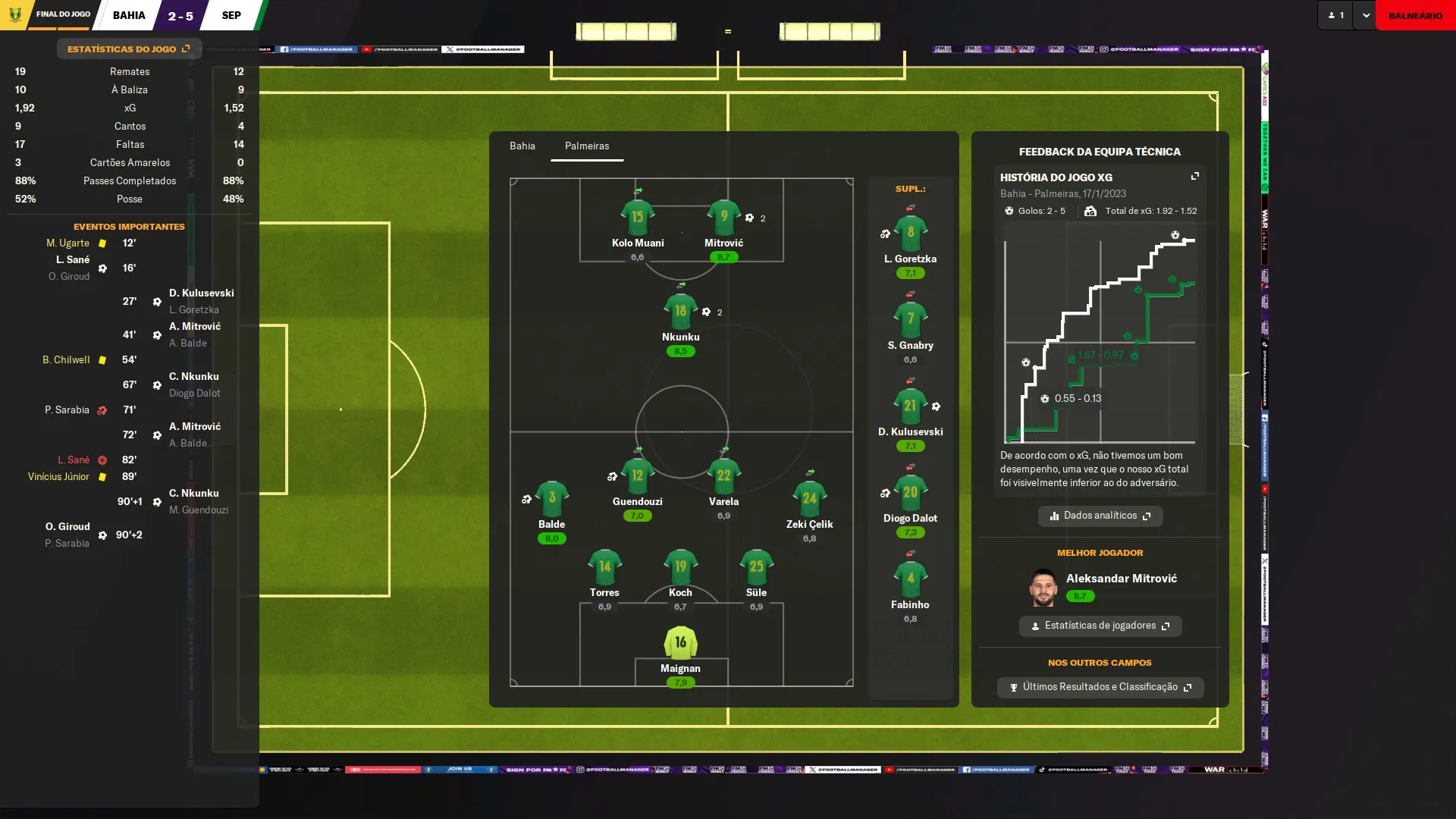The width and height of the screenshot is (1456, 819).
Task: Select the Palmeiras lineup tab
Action: [x=586, y=146]
